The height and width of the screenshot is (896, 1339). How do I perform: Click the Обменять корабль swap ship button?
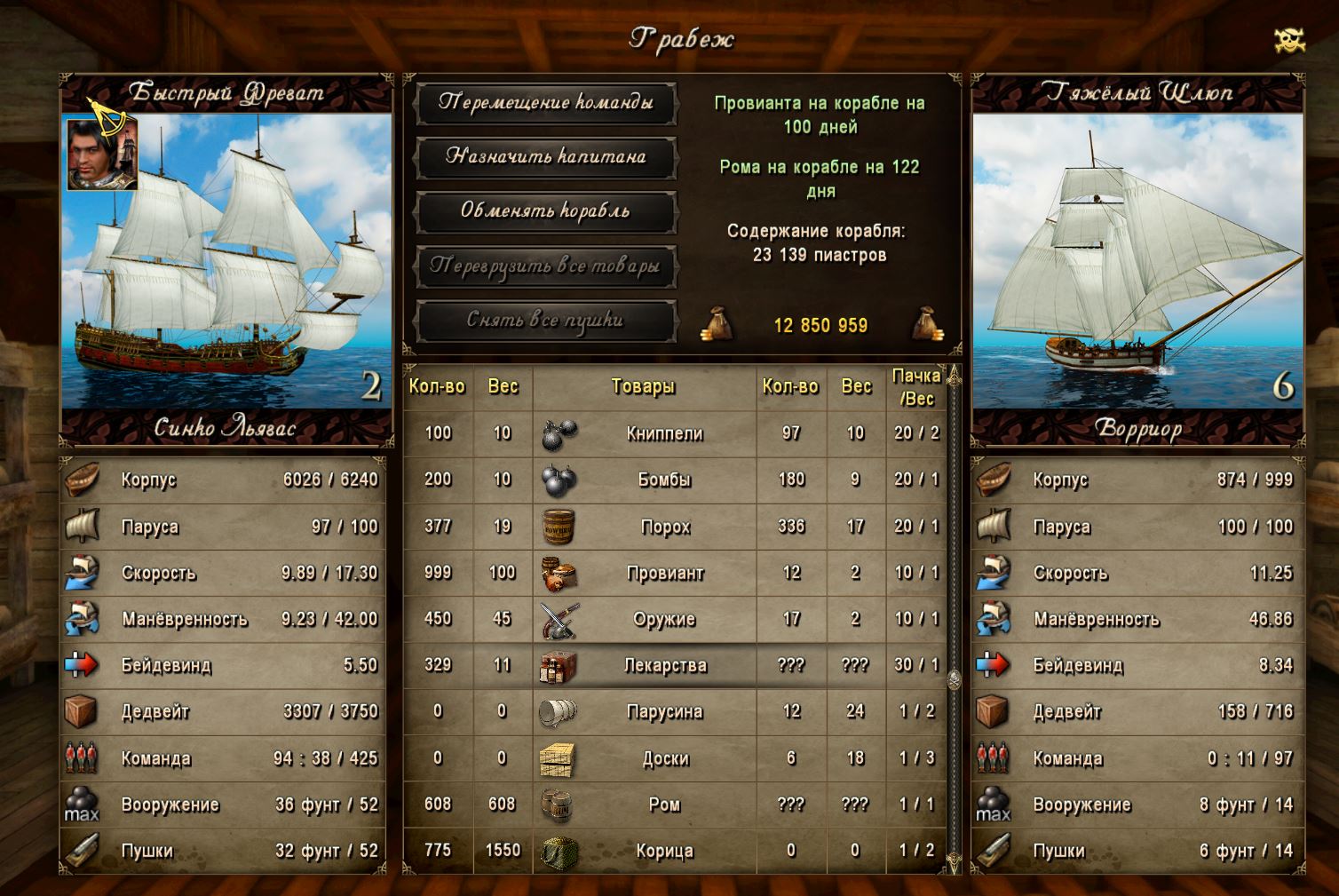coord(545,211)
